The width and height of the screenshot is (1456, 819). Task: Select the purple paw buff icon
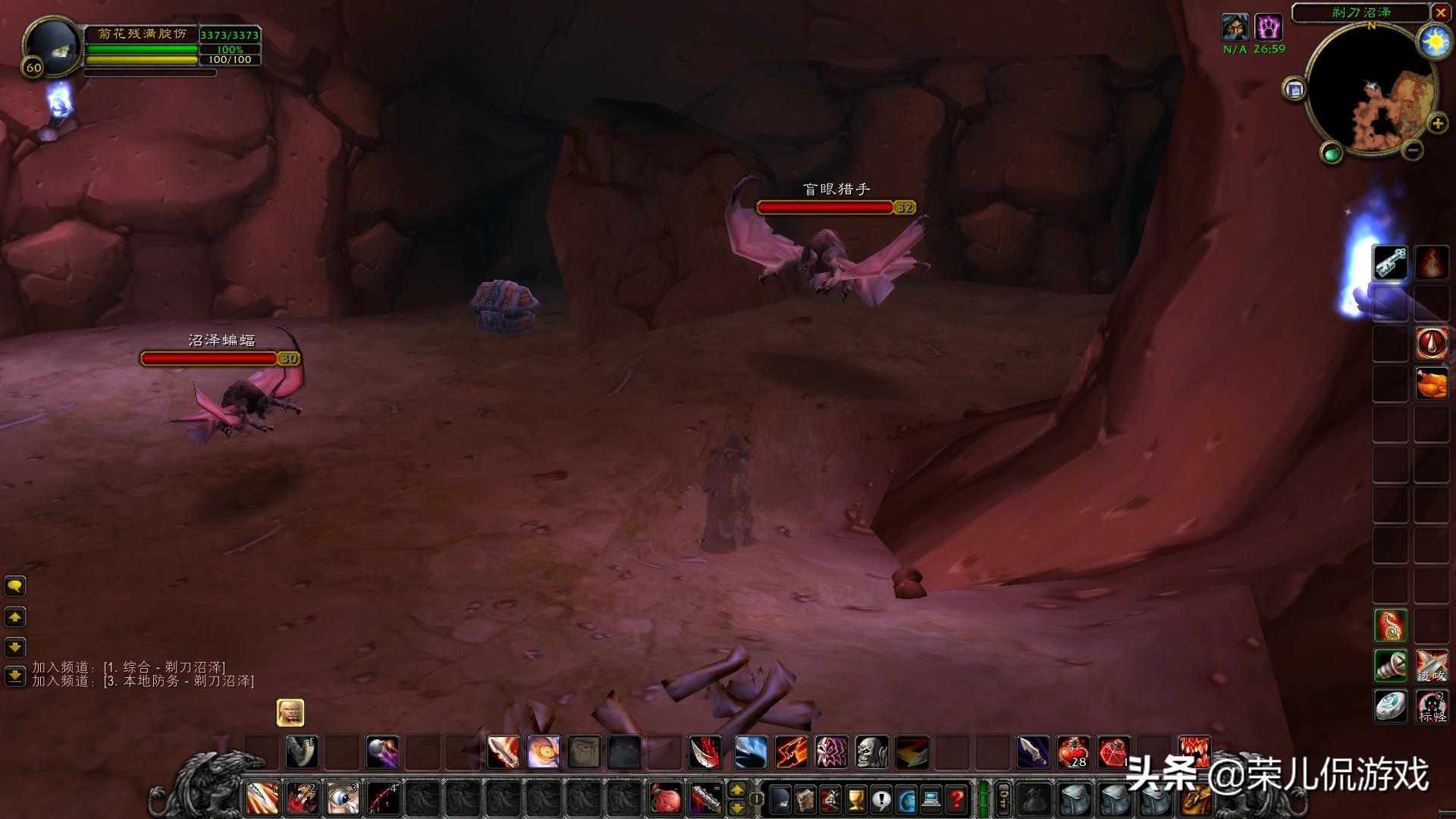[1268, 28]
